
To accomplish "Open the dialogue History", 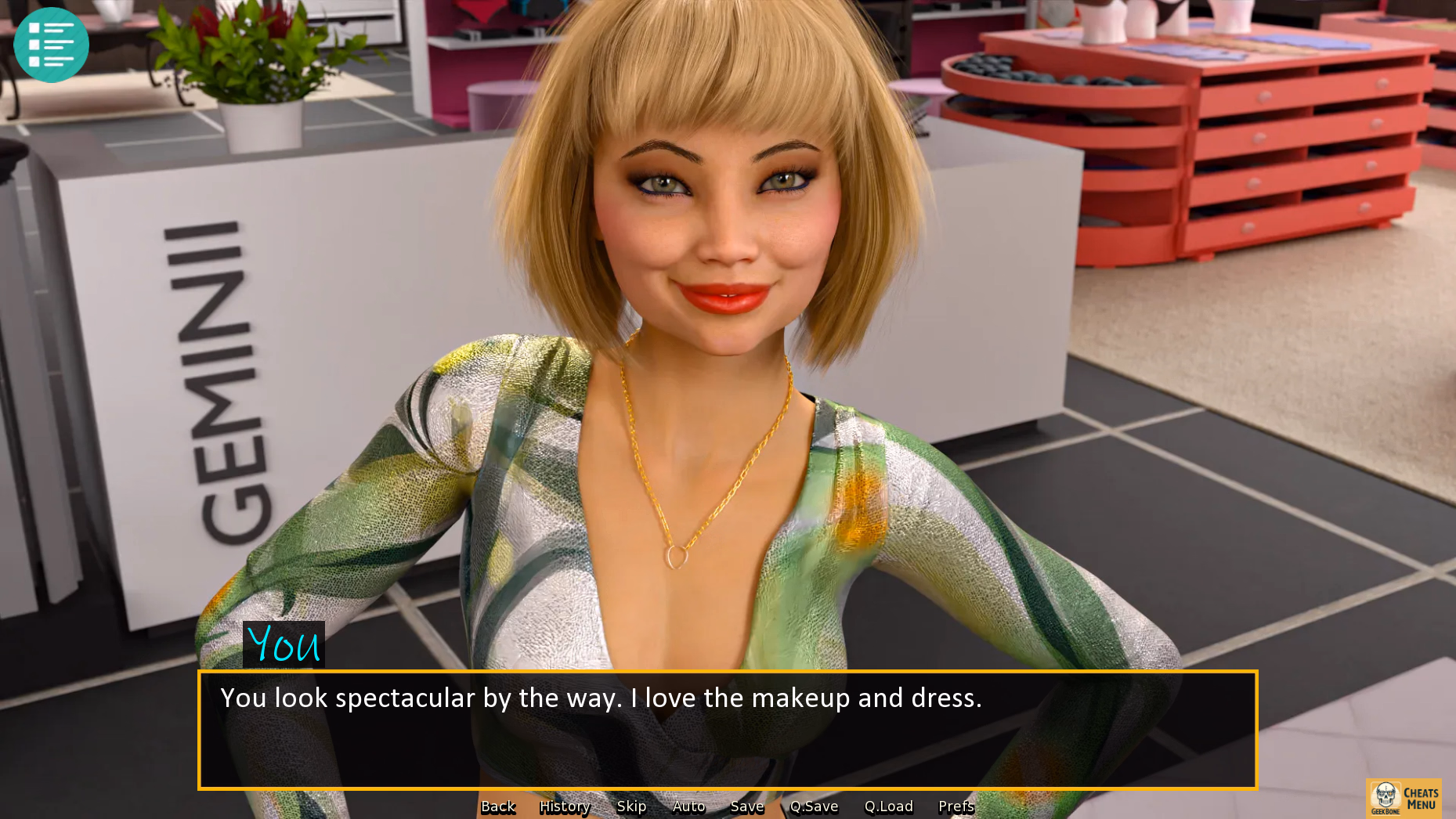I will pyautogui.click(x=564, y=806).
